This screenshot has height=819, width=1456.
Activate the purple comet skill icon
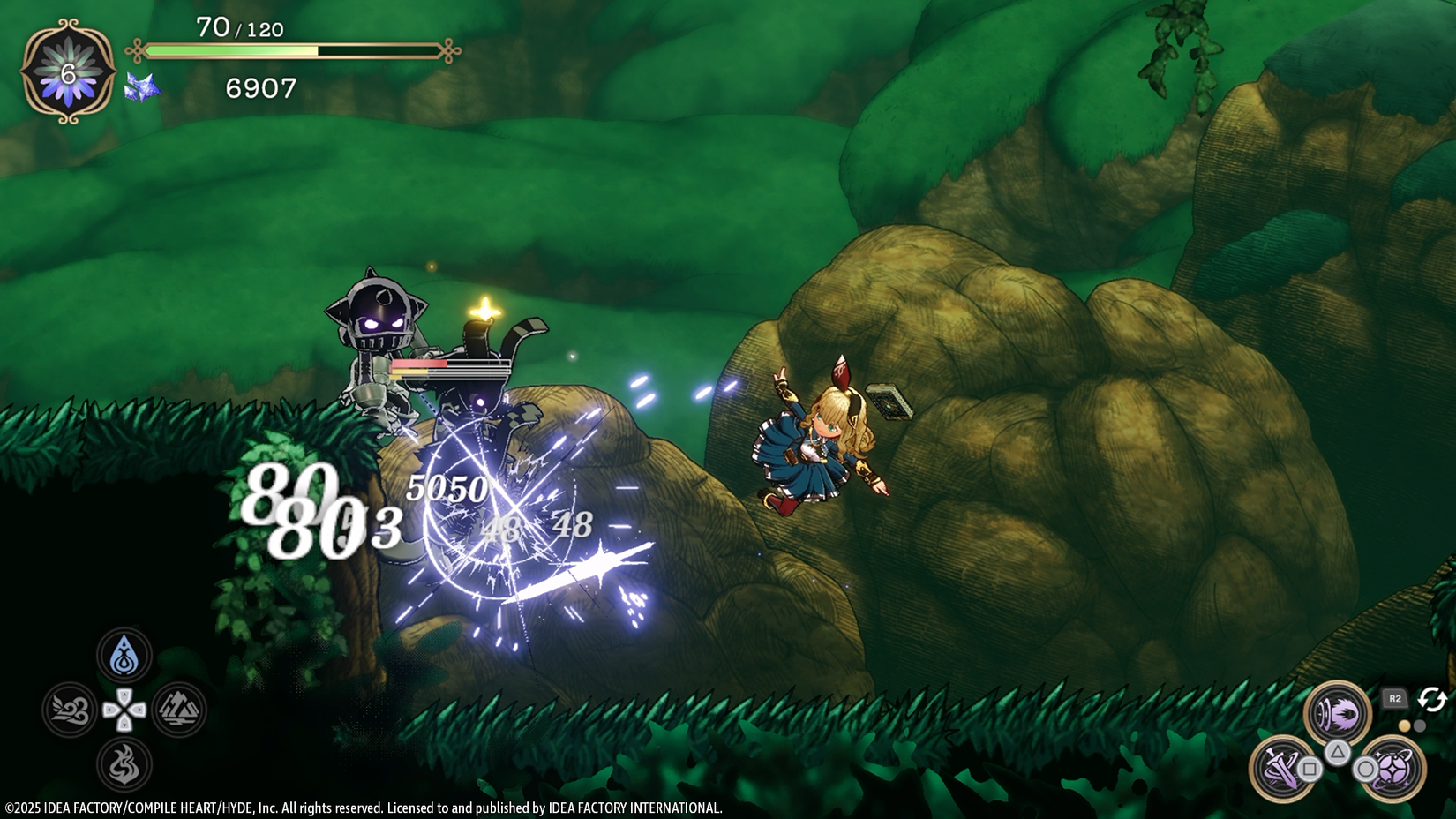coord(1337,711)
